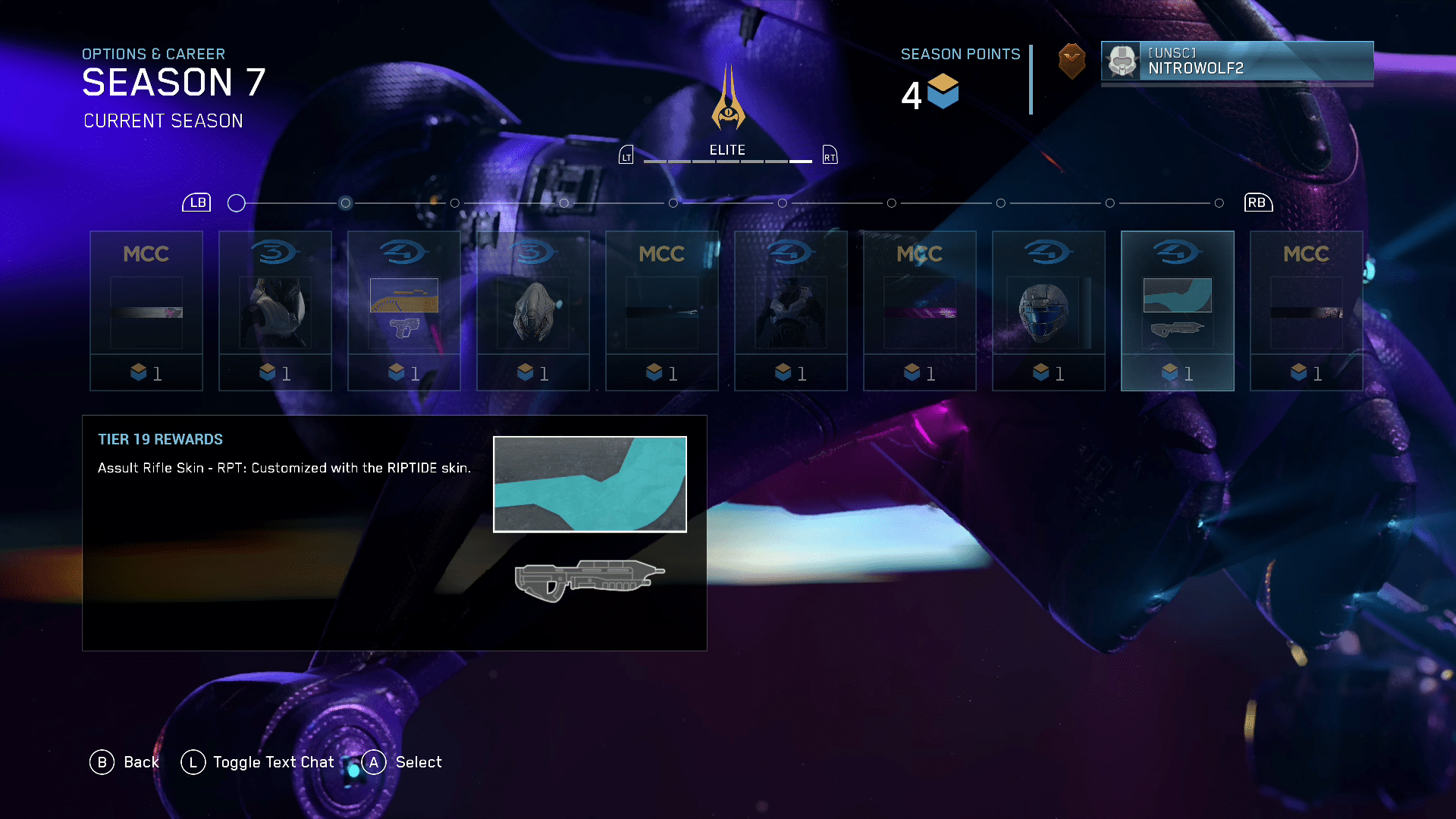This screenshot has height=819, width=1456.
Task: Choose the grey Elite helmet reward tile
Action: [532, 311]
